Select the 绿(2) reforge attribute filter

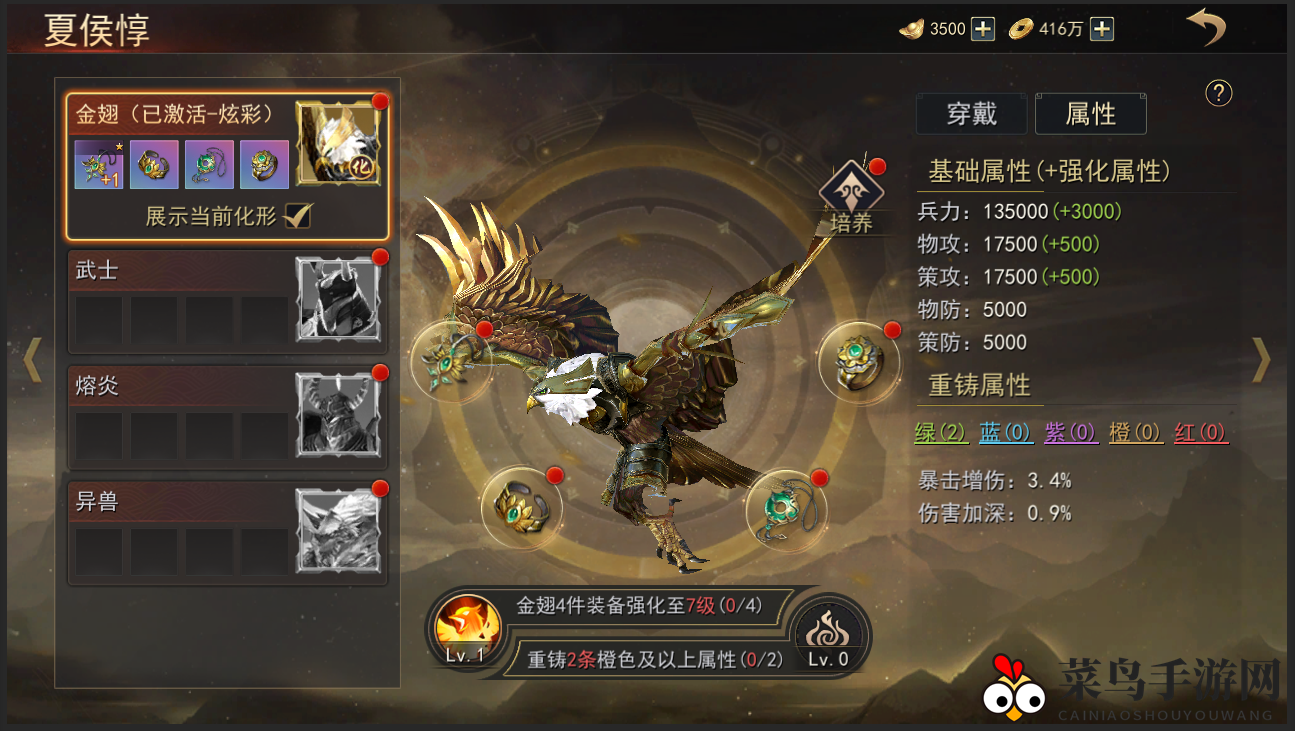941,433
